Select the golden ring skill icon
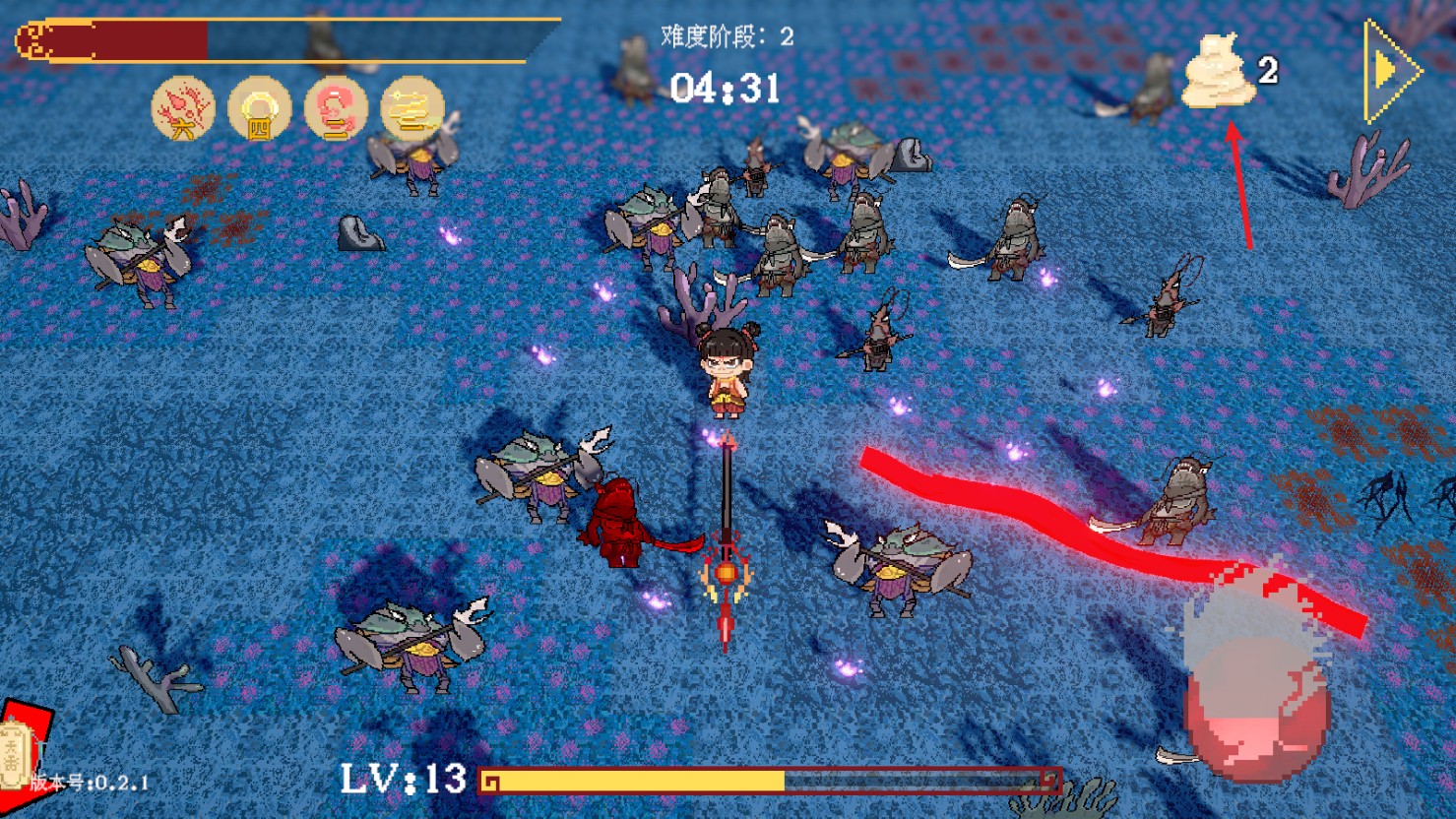1456x819 pixels. [259, 108]
